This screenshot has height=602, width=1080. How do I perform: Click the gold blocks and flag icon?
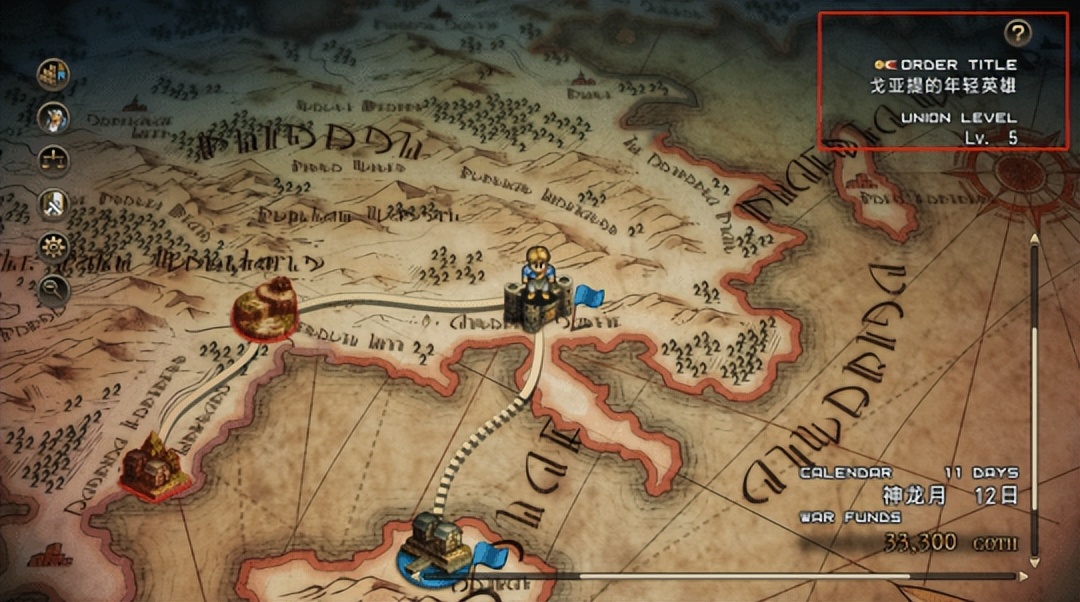click(53, 74)
